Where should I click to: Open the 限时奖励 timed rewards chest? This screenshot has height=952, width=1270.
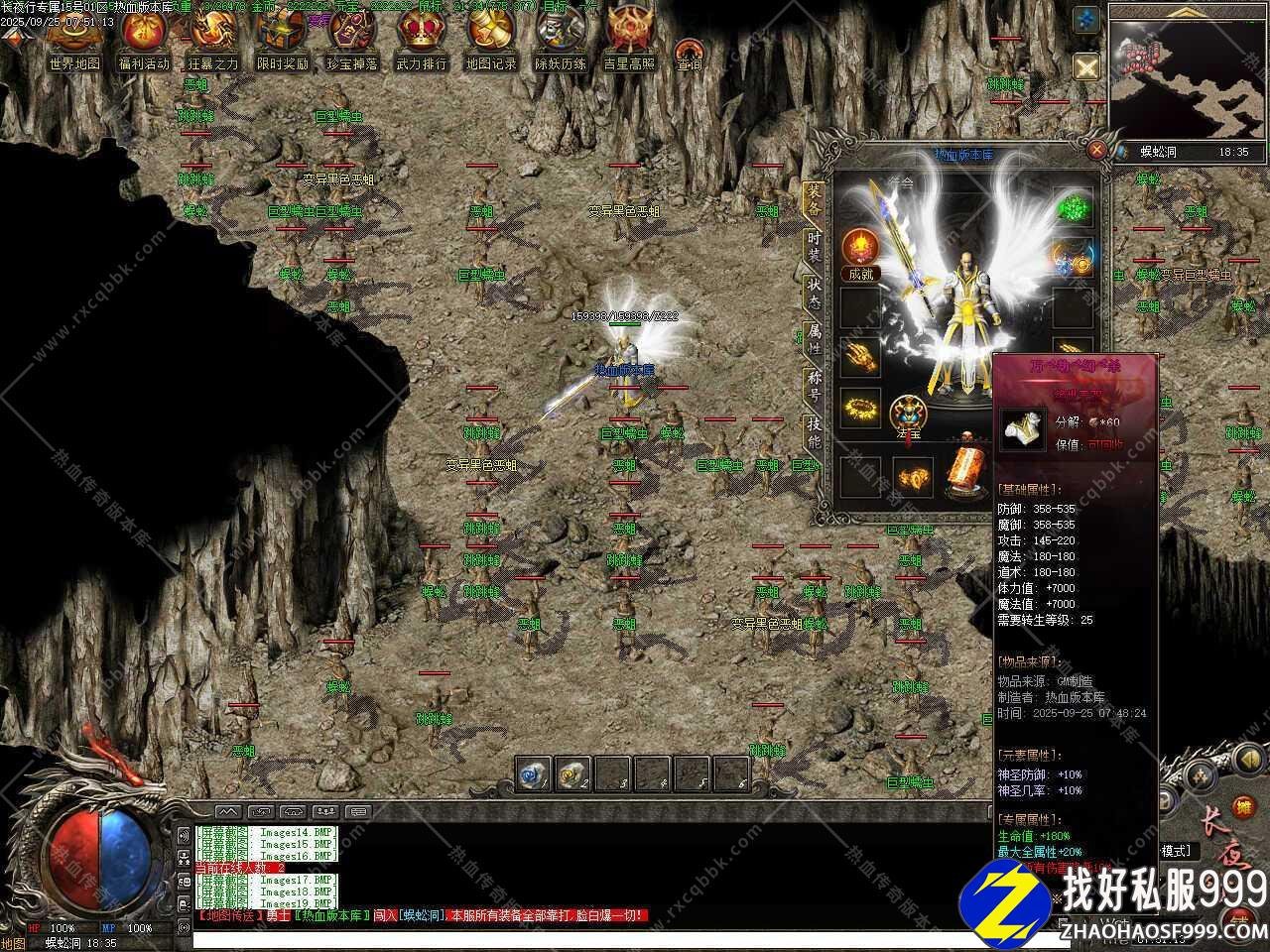point(282,38)
